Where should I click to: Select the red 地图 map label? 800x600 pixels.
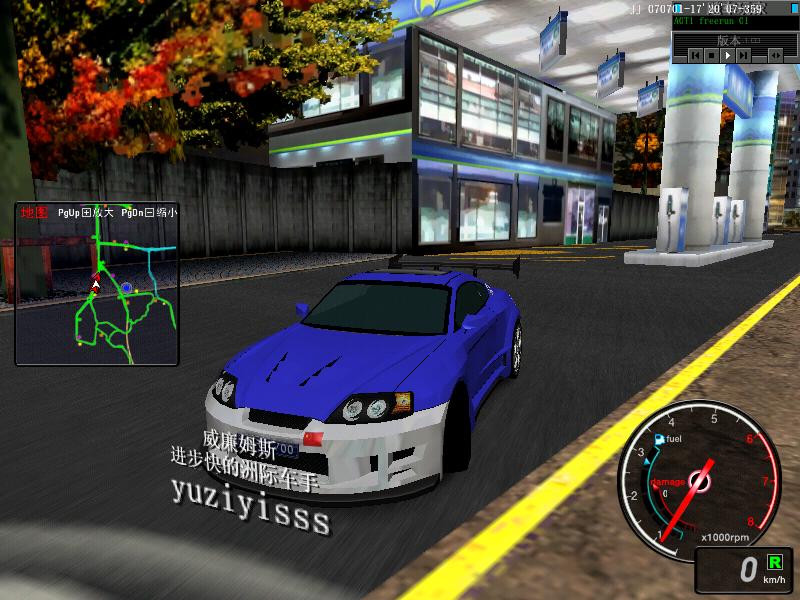point(34,213)
